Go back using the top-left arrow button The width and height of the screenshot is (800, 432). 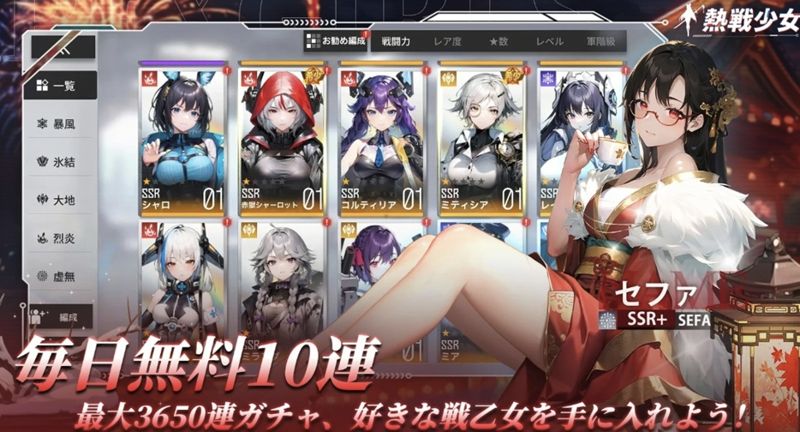(x=62, y=46)
